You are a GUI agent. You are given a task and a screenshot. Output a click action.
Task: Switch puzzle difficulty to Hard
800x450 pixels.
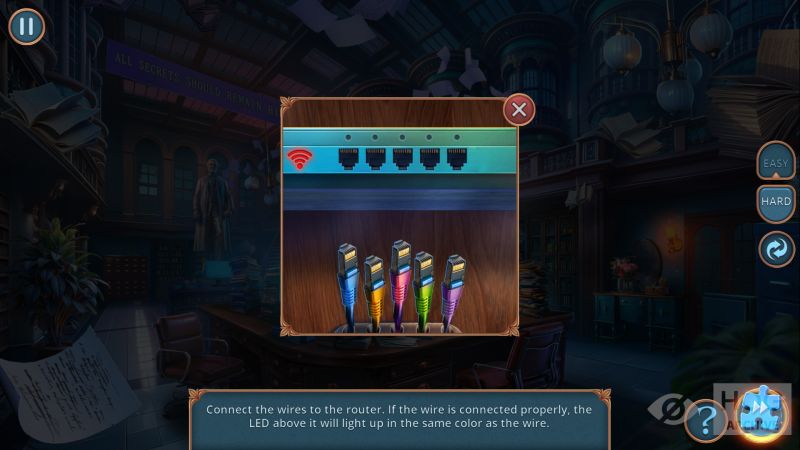776,203
